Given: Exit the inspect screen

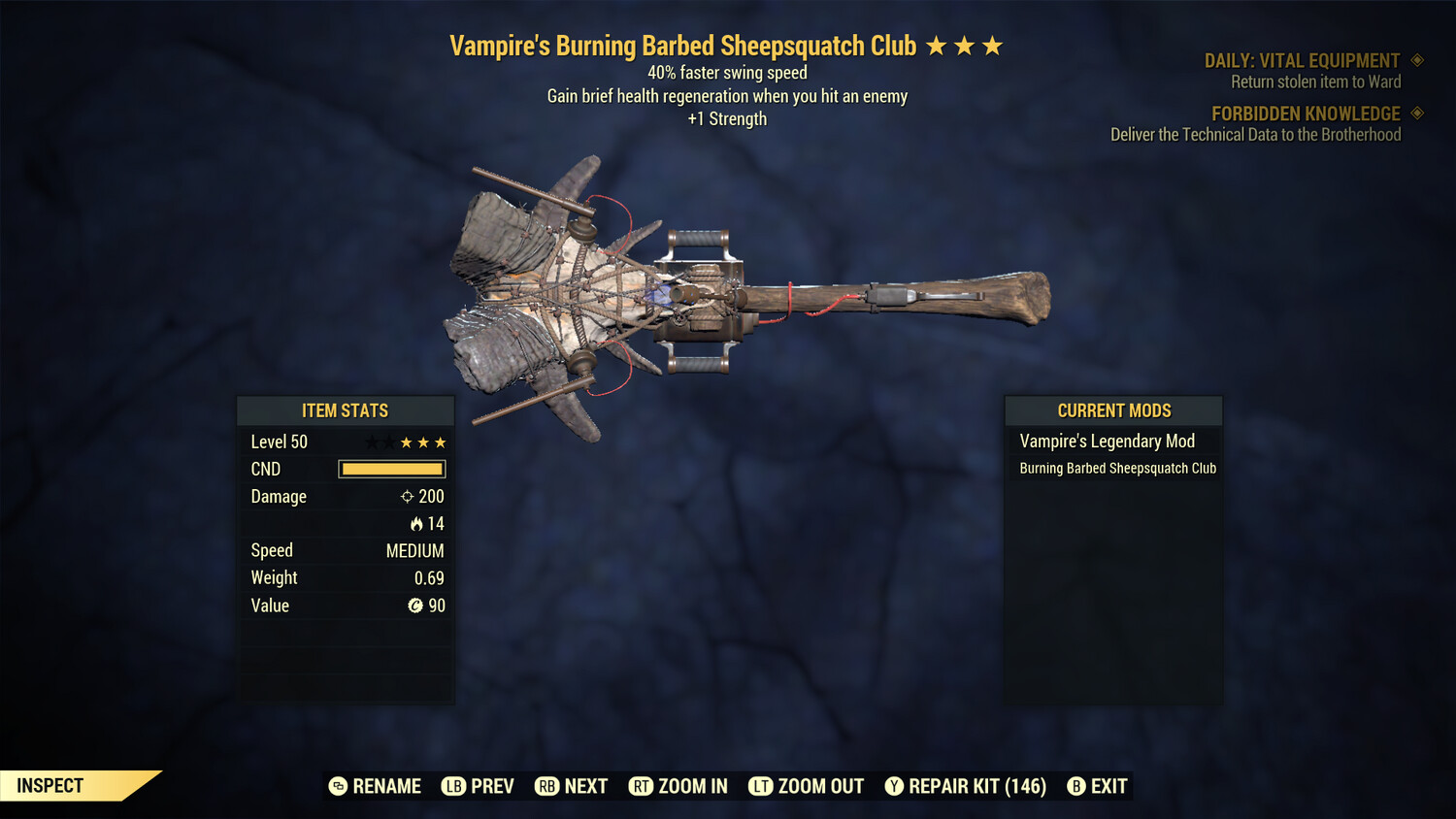Looking at the screenshot, I should 1098,786.
